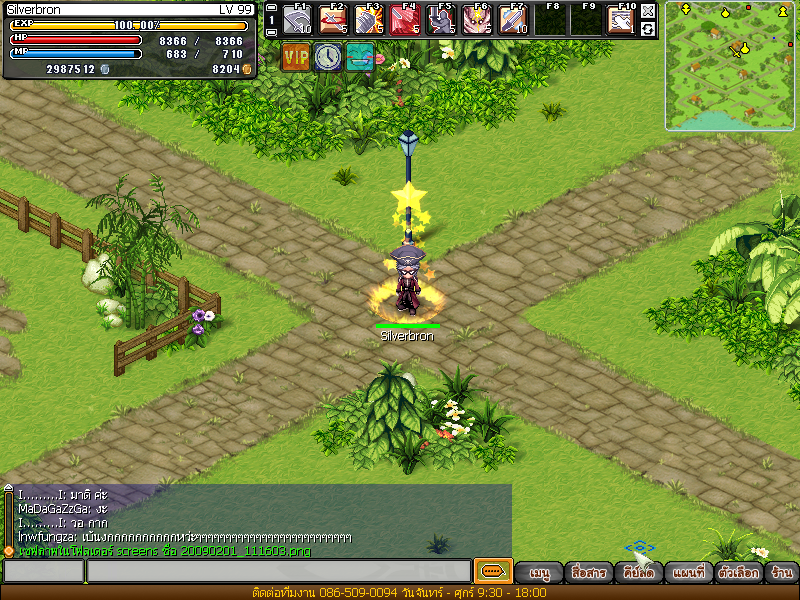This screenshot has height=600, width=800.
Task: Open the แผนที่ (Map) button
Action: [690, 574]
